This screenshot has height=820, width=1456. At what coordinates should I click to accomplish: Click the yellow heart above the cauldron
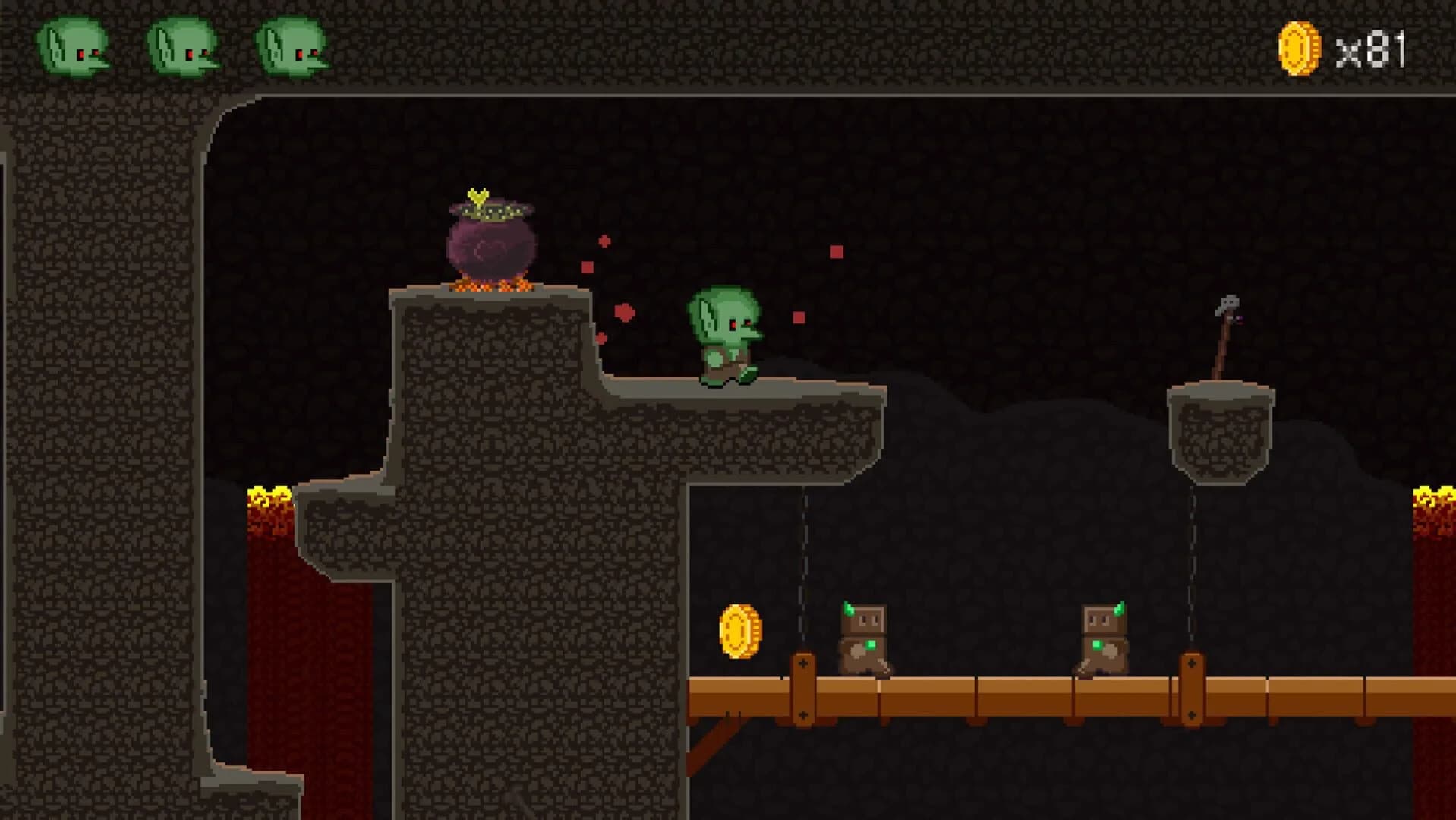477,196
